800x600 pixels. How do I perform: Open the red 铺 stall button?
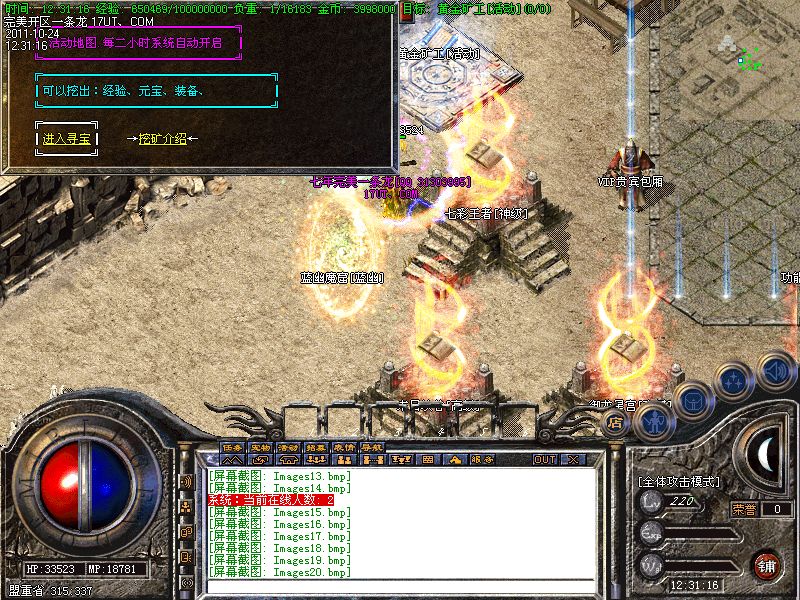point(767,565)
